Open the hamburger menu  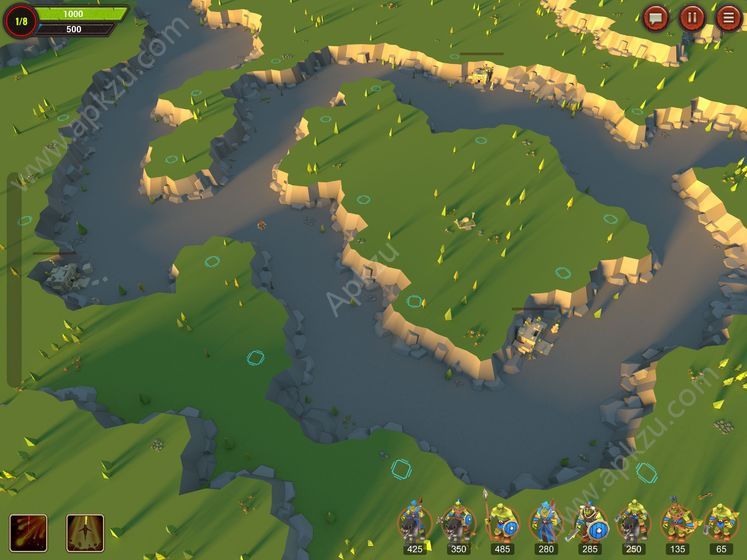tap(728, 17)
